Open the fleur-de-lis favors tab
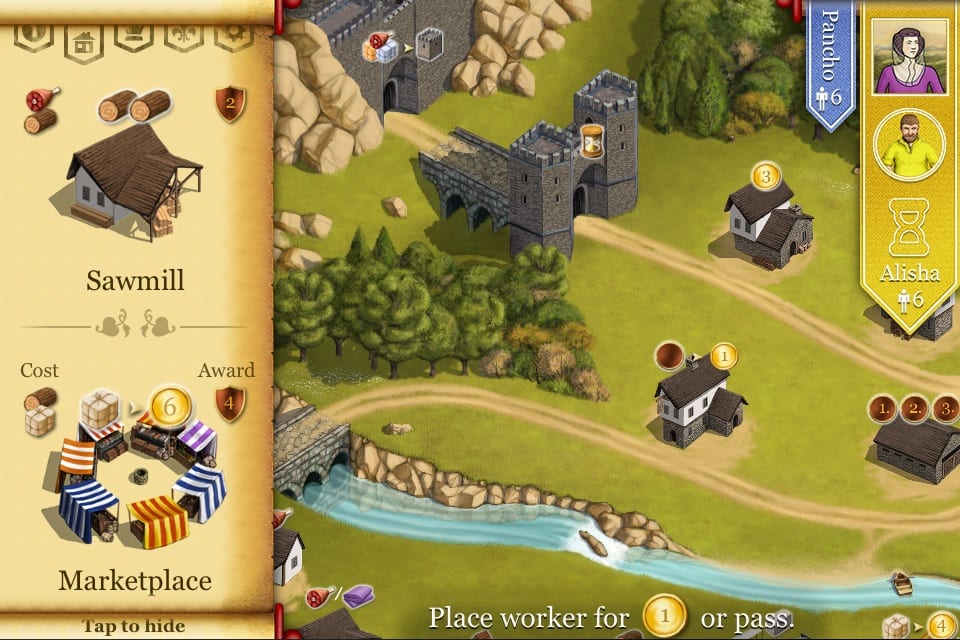Screen dimensions: 960x640 (183, 38)
